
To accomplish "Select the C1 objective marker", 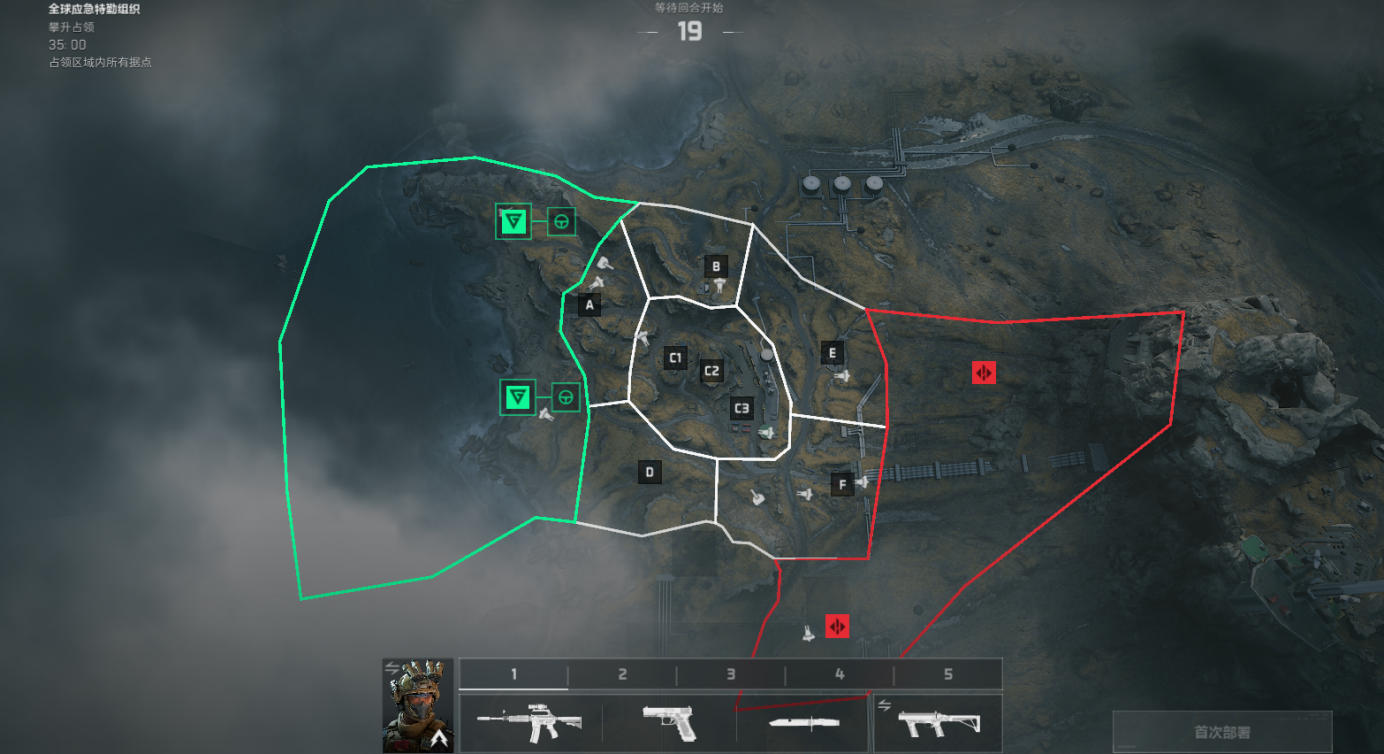I will coord(675,358).
